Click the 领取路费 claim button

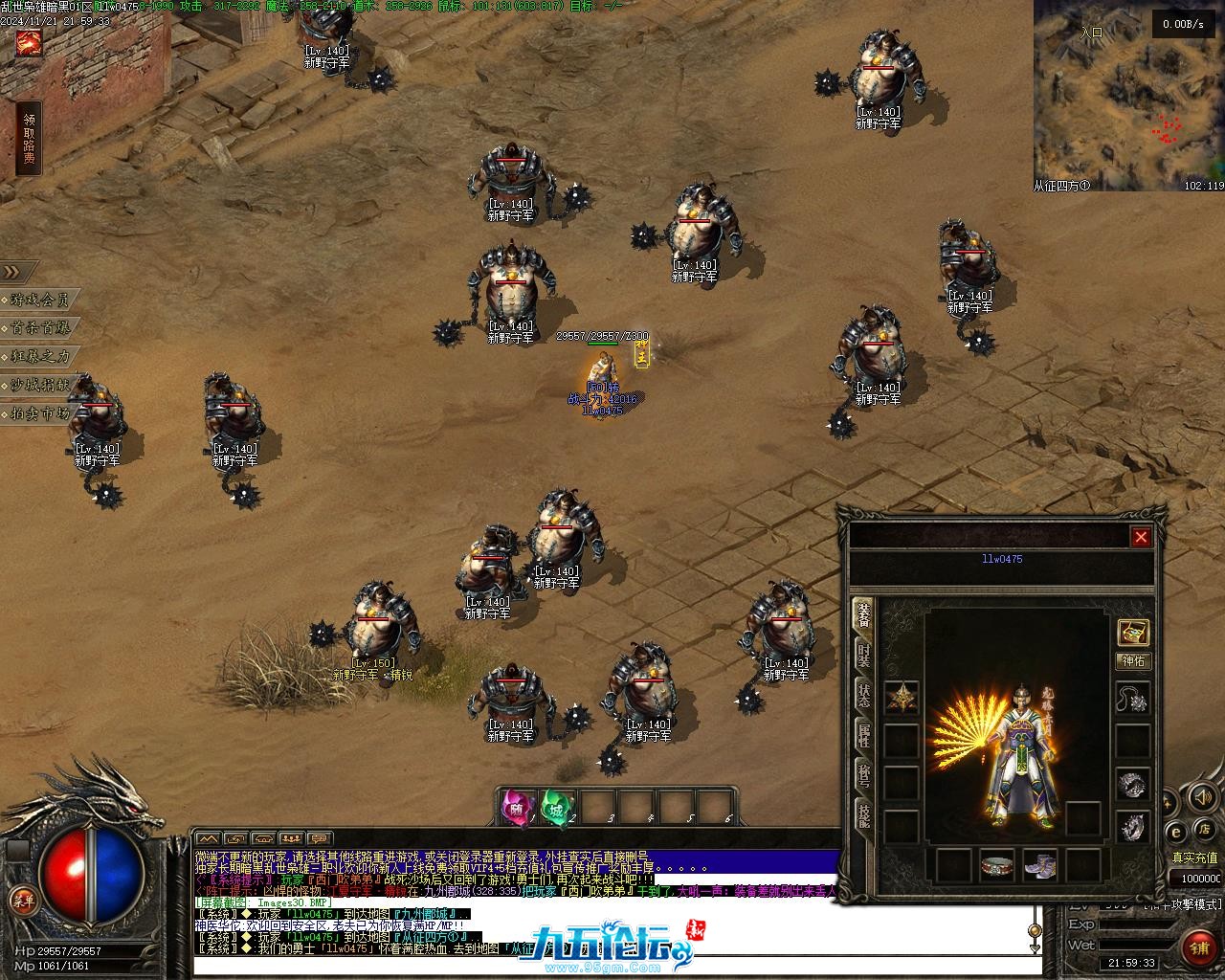(x=30, y=140)
